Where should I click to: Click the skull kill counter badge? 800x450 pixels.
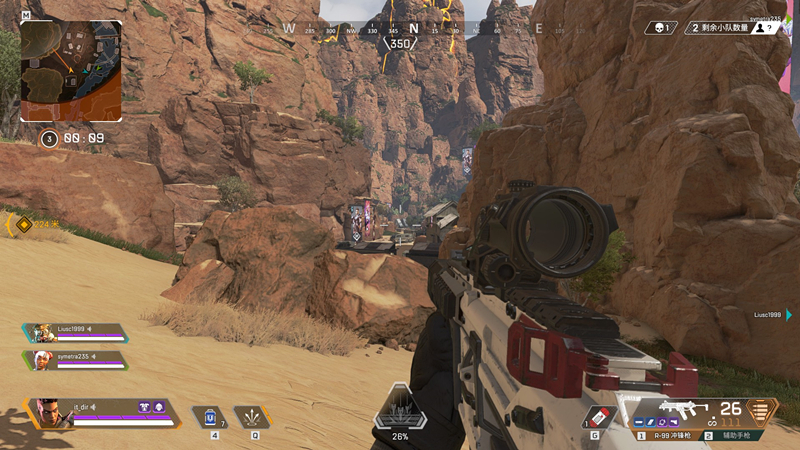[x=662, y=28]
